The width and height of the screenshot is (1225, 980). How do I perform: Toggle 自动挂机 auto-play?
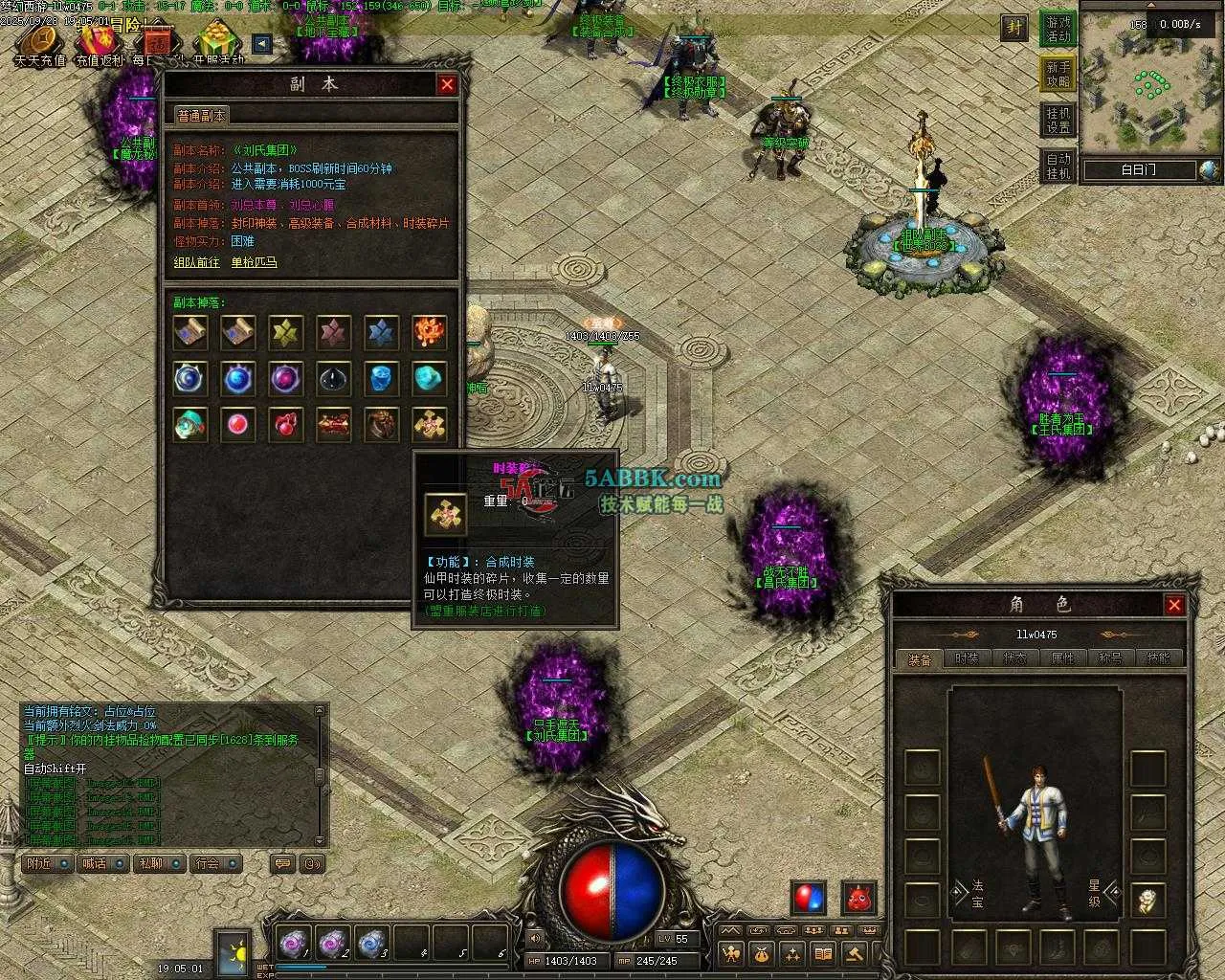(1058, 167)
